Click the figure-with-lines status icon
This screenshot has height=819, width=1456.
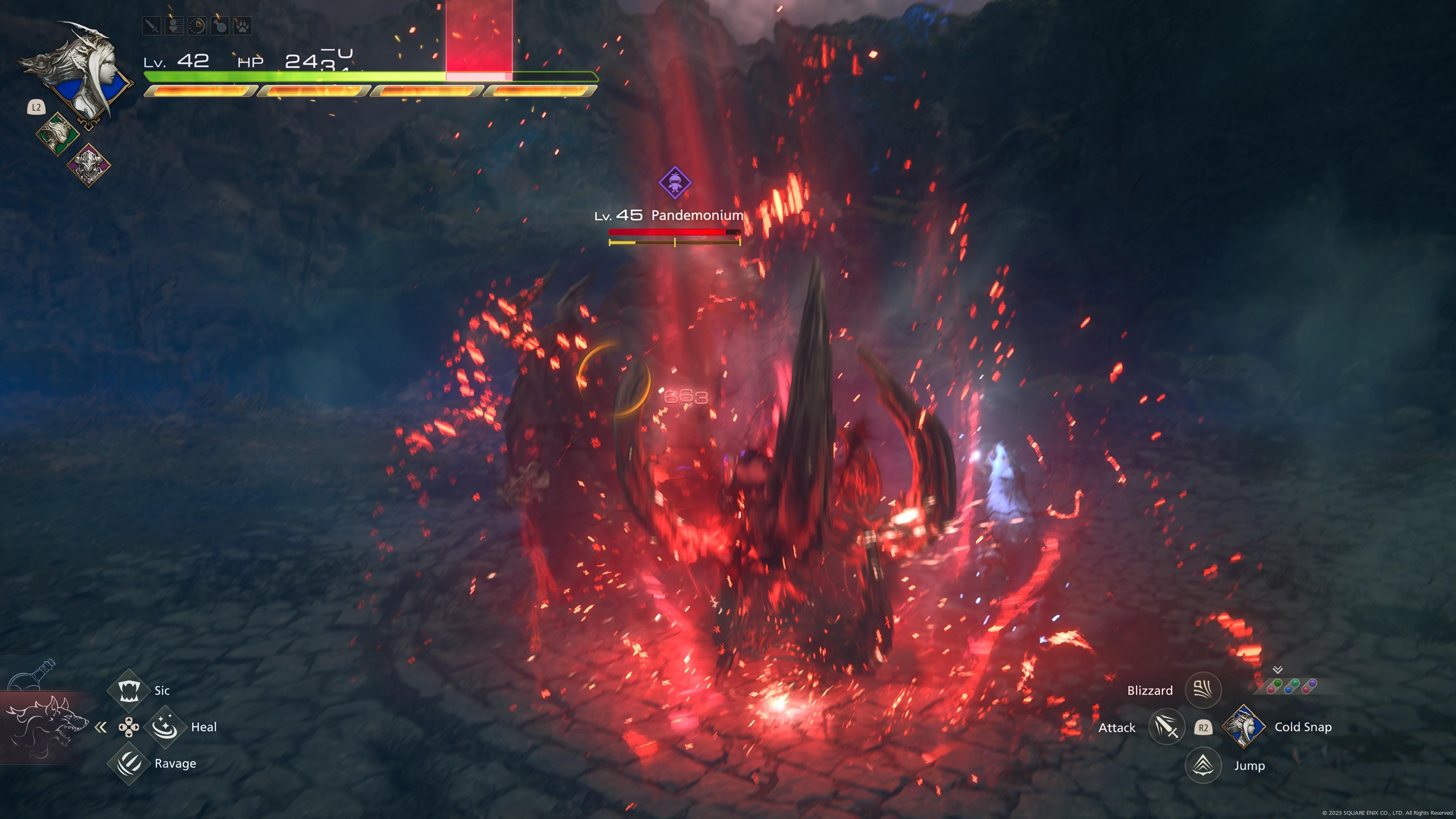[174, 26]
